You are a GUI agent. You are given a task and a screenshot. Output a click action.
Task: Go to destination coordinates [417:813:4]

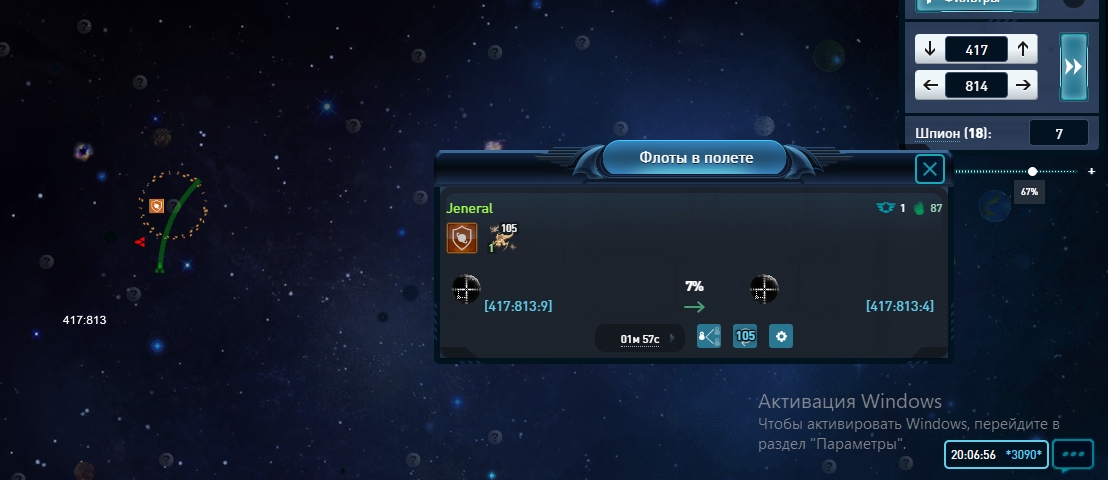tap(899, 306)
